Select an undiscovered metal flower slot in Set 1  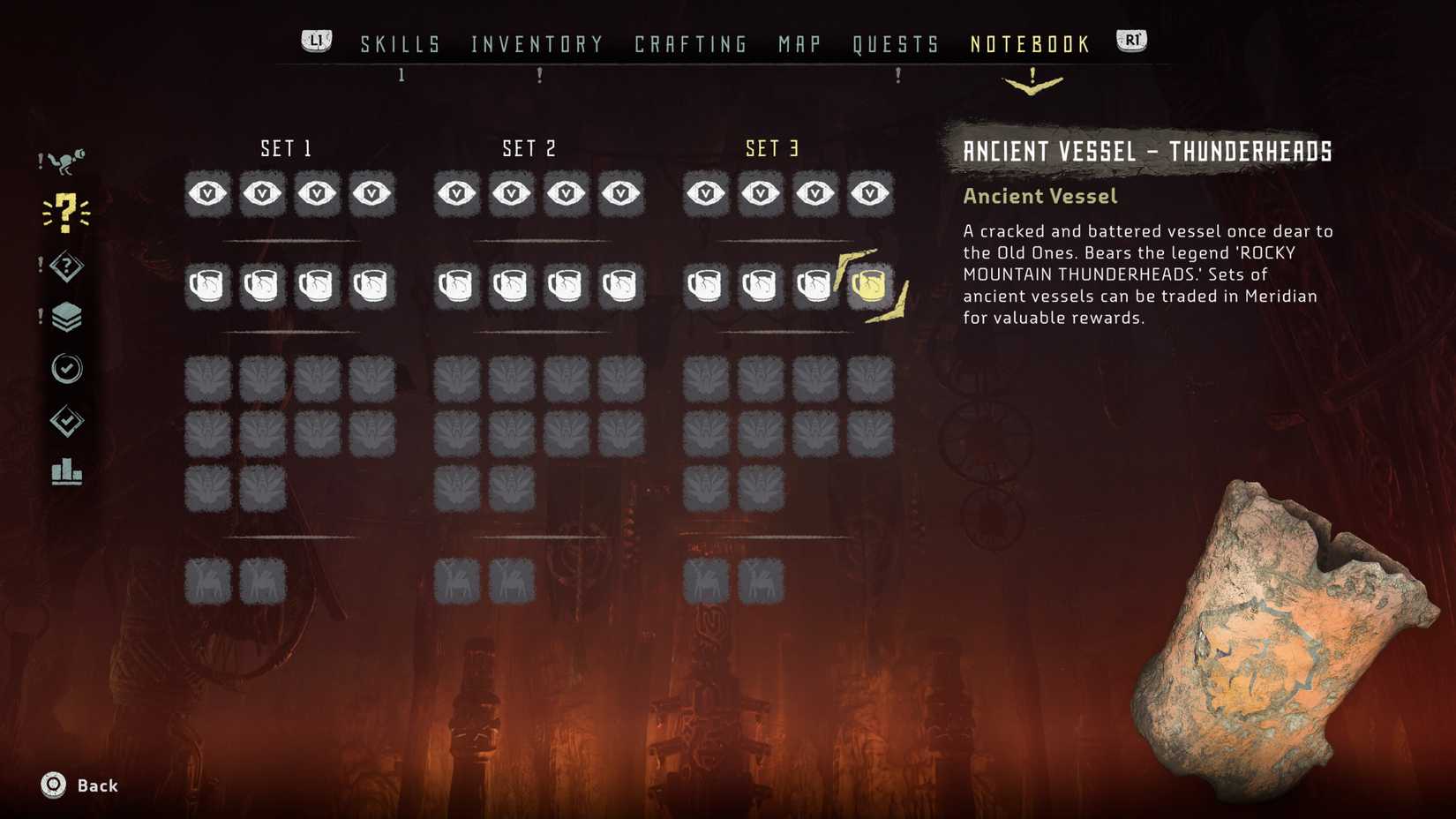[206, 379]
